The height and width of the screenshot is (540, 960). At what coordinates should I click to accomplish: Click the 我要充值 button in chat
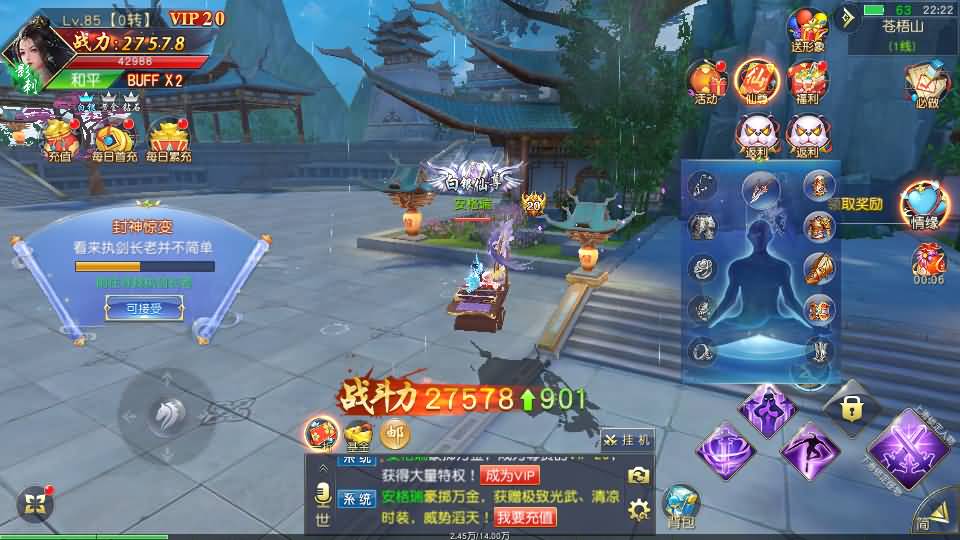click(524, 517)
